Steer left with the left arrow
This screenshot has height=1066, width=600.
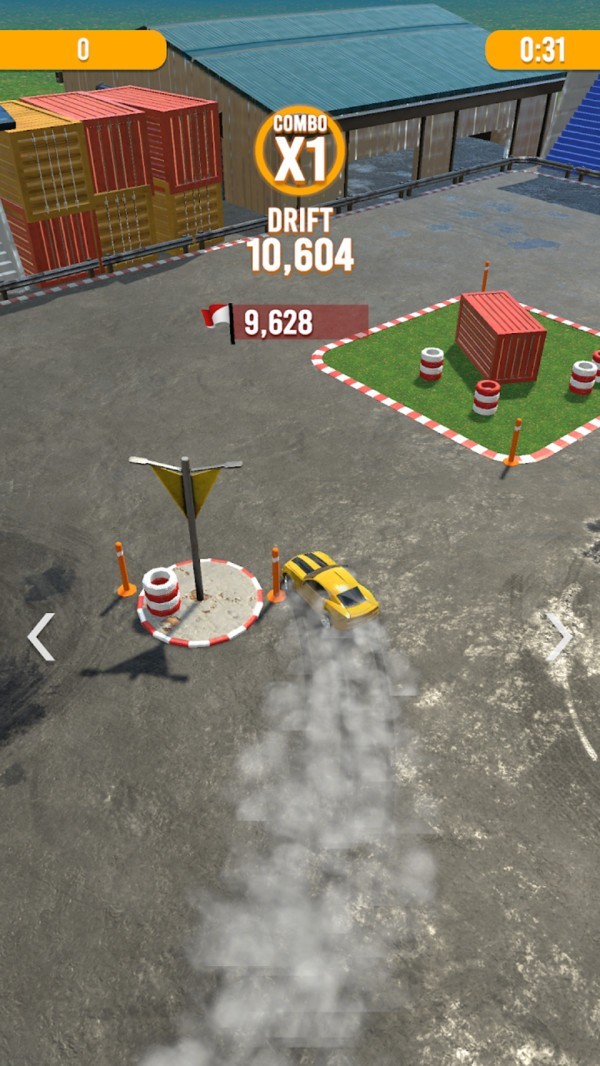(x=41, y=637)
